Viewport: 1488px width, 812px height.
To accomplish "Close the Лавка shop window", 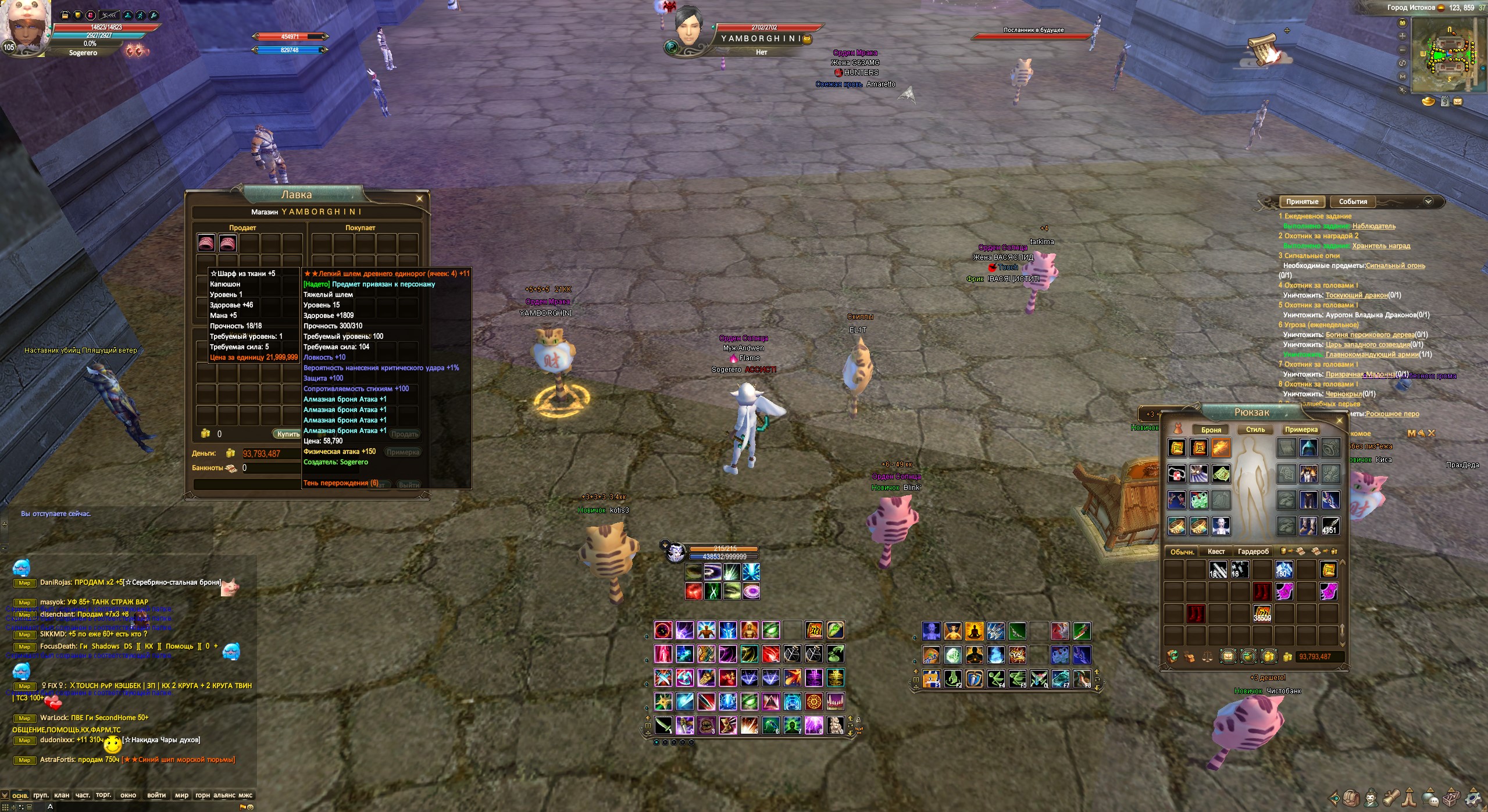I will tap(419, 199).
